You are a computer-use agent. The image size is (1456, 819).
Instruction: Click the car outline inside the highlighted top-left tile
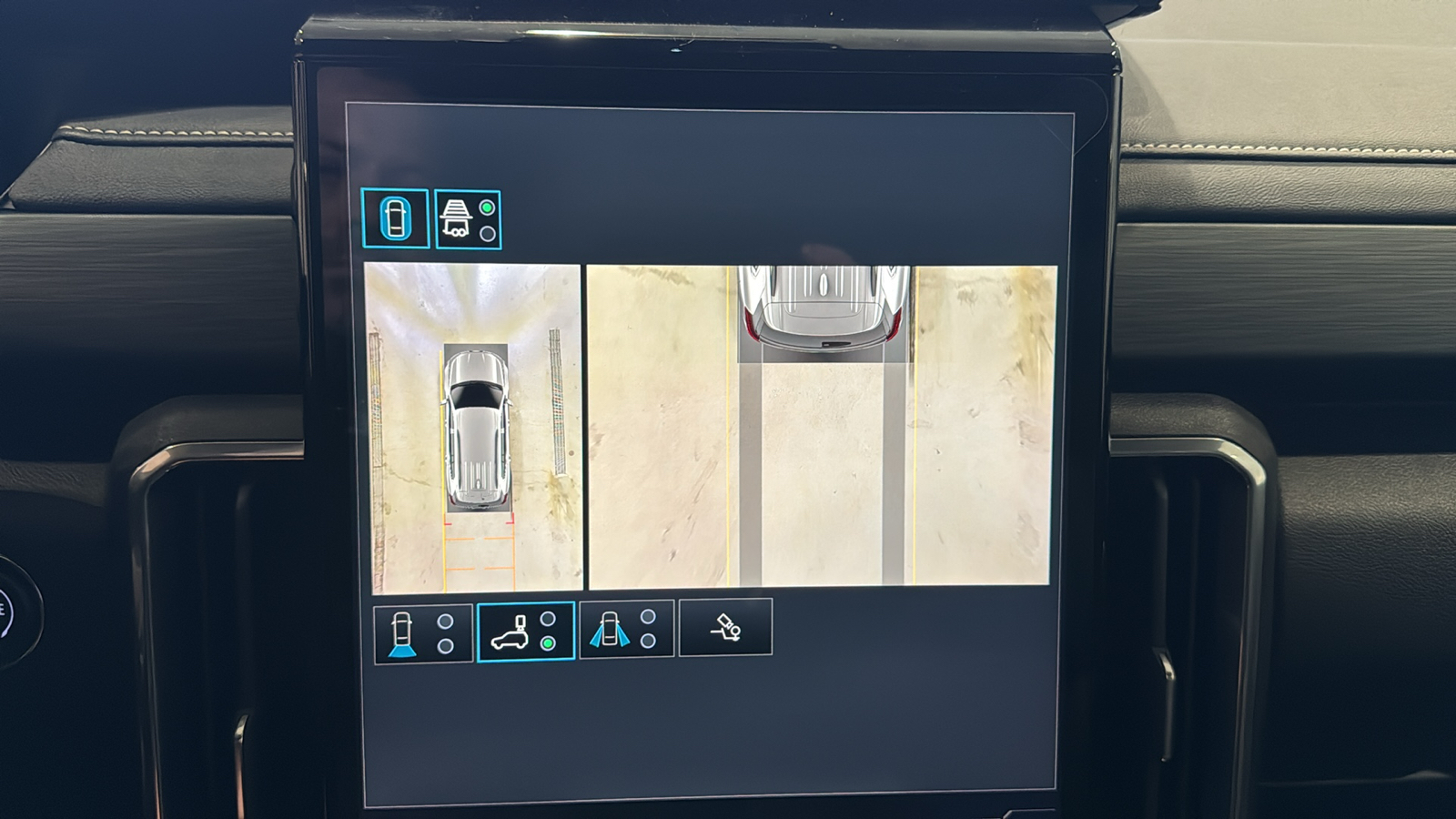(x=395, y=217)
